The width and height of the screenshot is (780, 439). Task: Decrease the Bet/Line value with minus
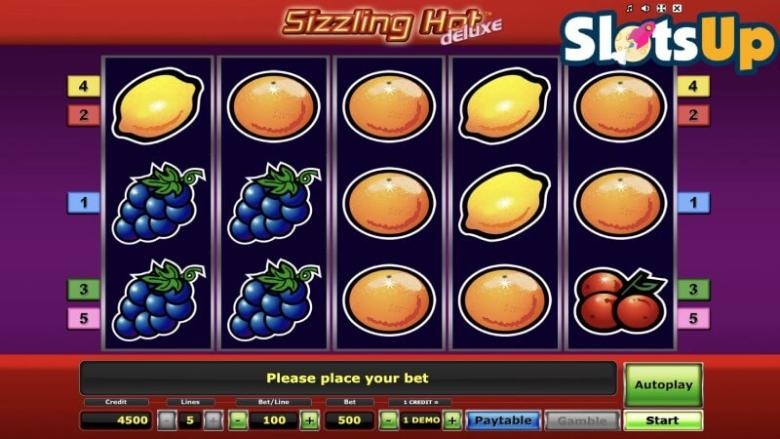pyautogui.click(x=239, y=421)
